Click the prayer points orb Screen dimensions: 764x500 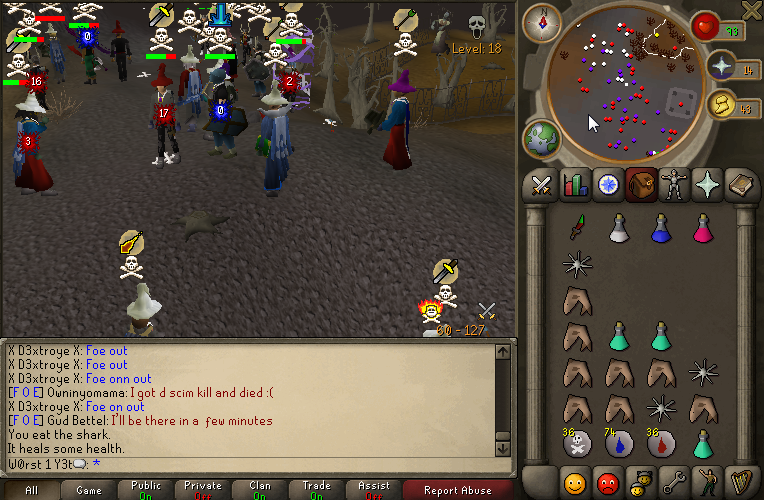(720, 66)
